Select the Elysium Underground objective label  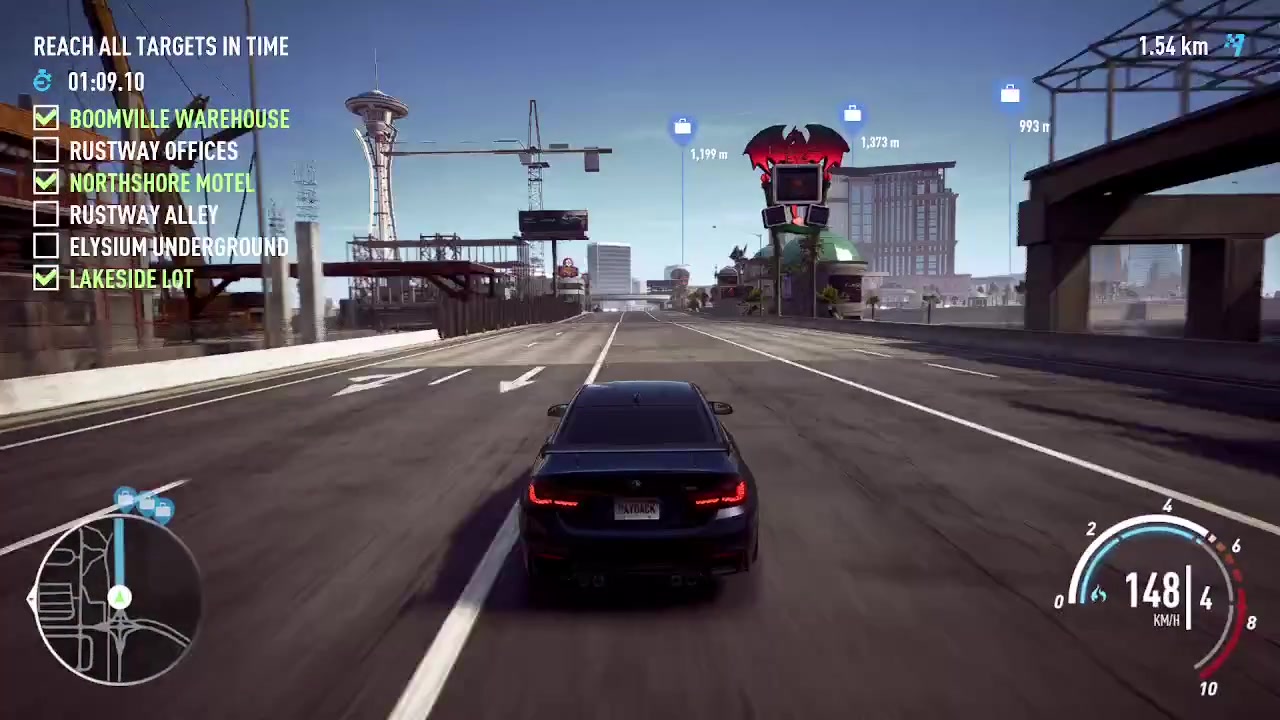pyautogui.click(x=179, y=247)
